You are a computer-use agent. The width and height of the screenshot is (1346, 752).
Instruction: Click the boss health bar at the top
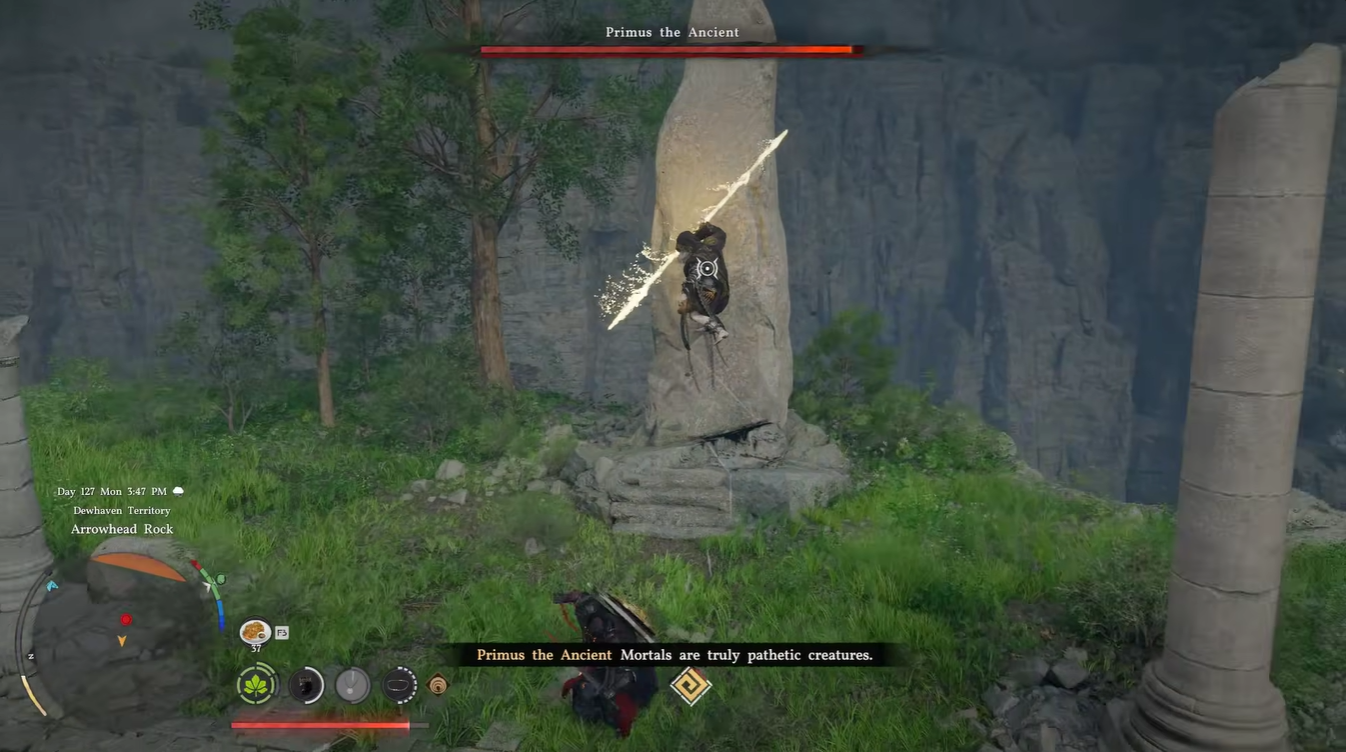point(670,49)
